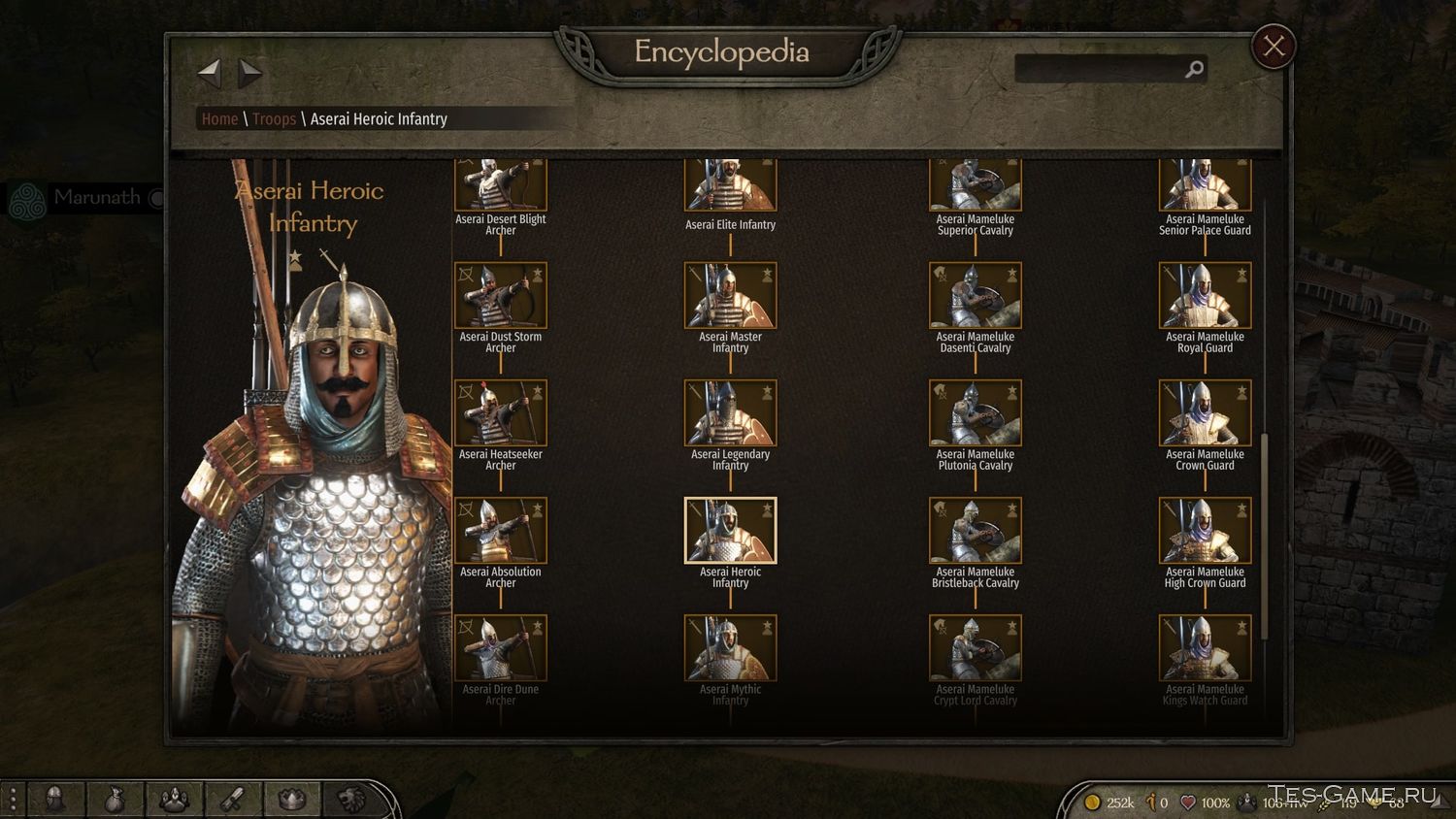Viewport: 1456px width, 819px height.
Task: Go forward to next encyclopedia page
Action: coord(250,72)
